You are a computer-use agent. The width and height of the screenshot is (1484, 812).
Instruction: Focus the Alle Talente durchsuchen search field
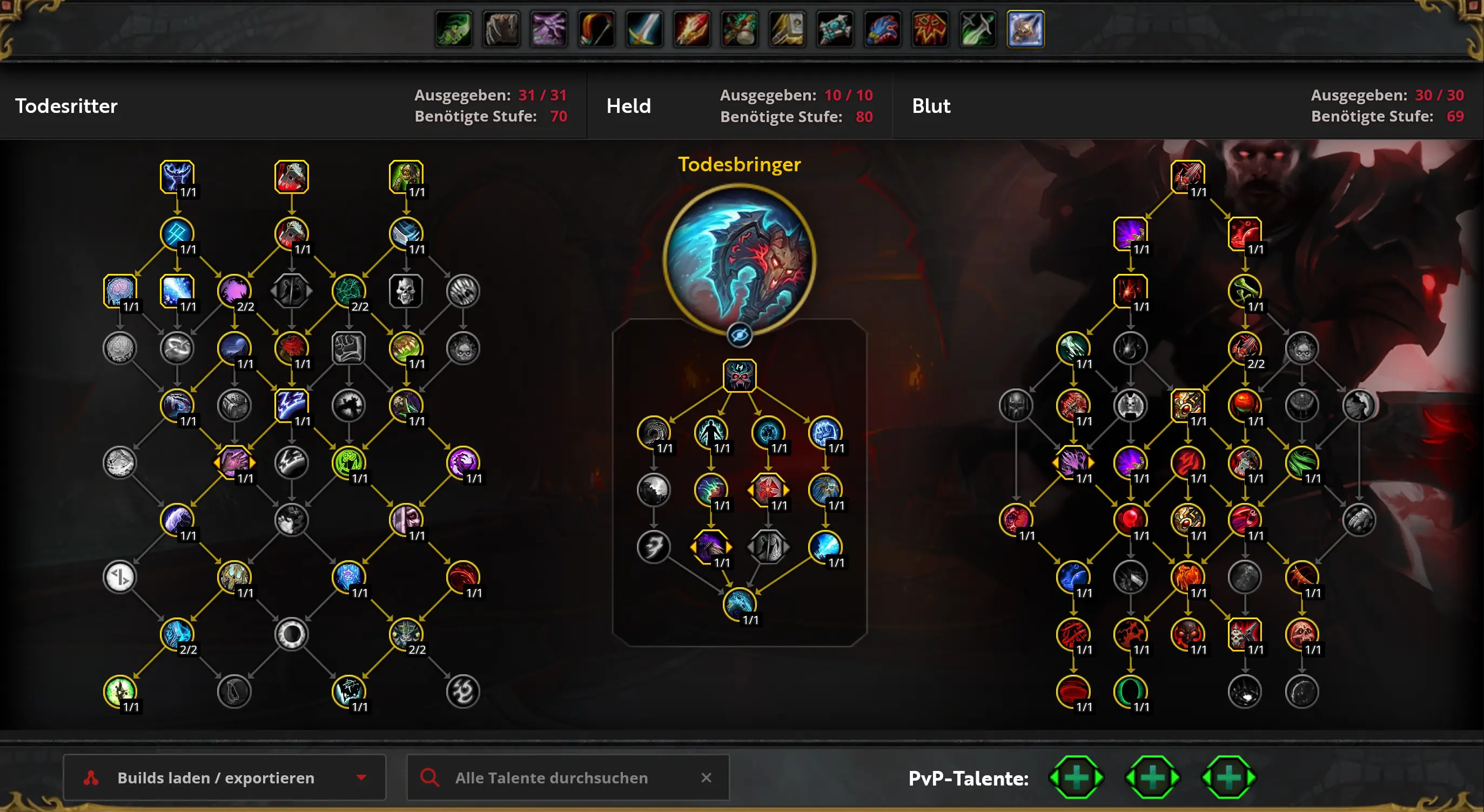click(x=552, y=777)
